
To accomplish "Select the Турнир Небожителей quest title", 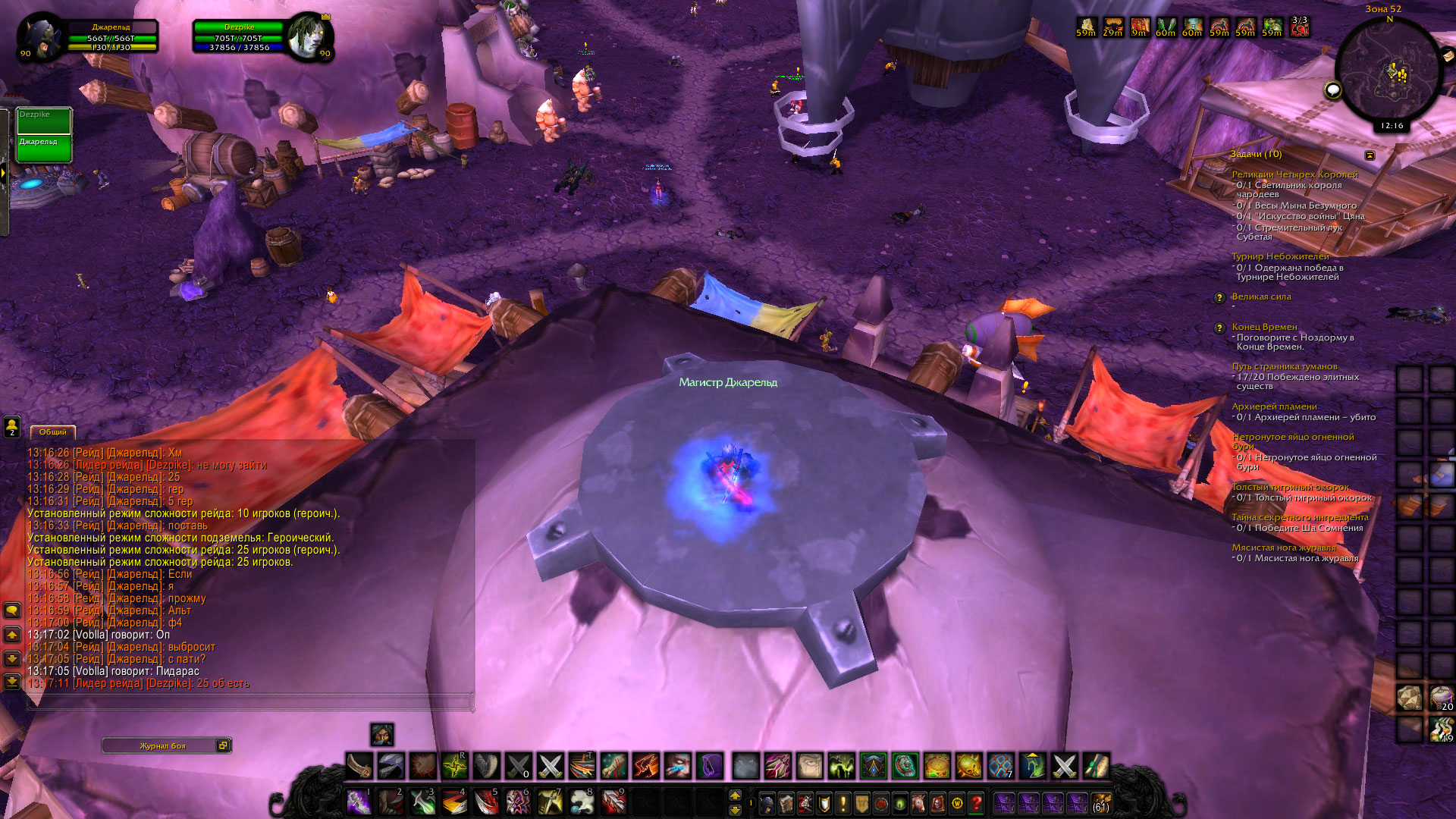I will 1280,256.
